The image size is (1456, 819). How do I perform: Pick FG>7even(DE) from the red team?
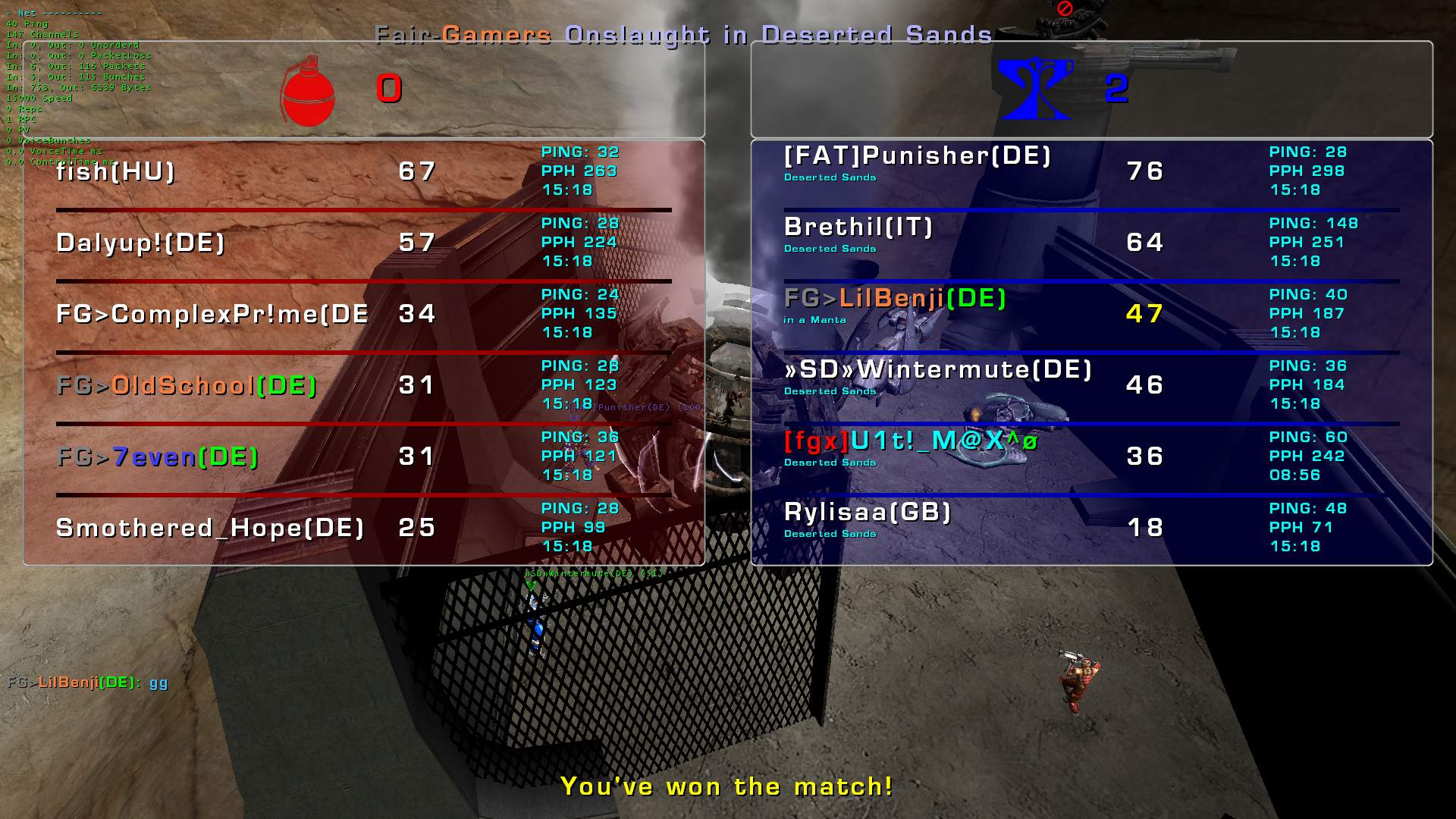point(158,457)
